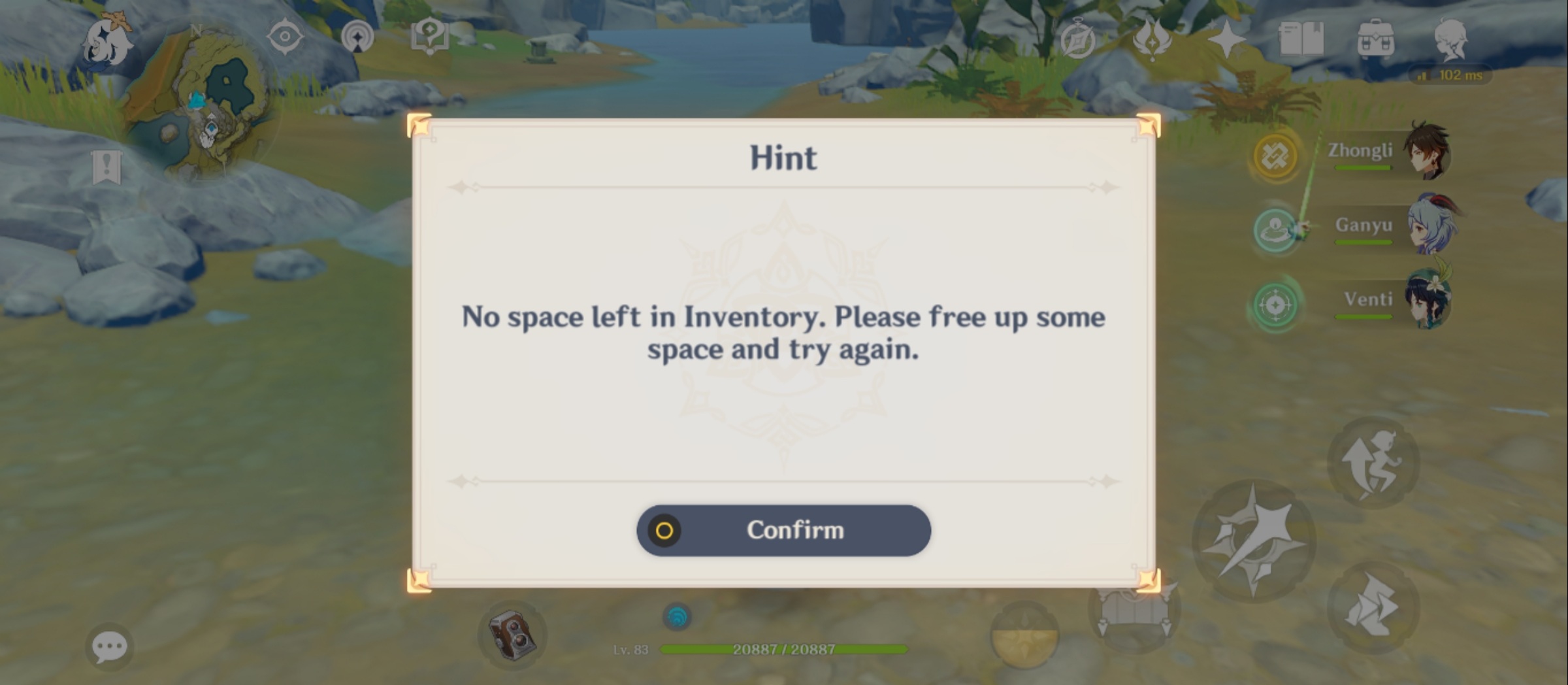Open the battle pass winged emblem
This screenshot has height=685, width=1568.
click(x=1152, y=39)
